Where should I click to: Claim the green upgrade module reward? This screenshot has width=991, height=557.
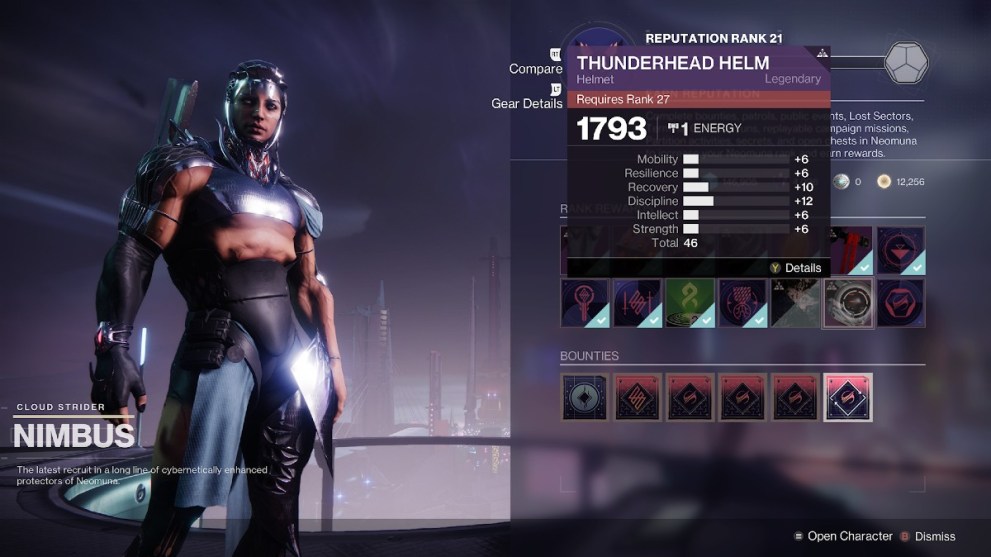coord(690,303)
